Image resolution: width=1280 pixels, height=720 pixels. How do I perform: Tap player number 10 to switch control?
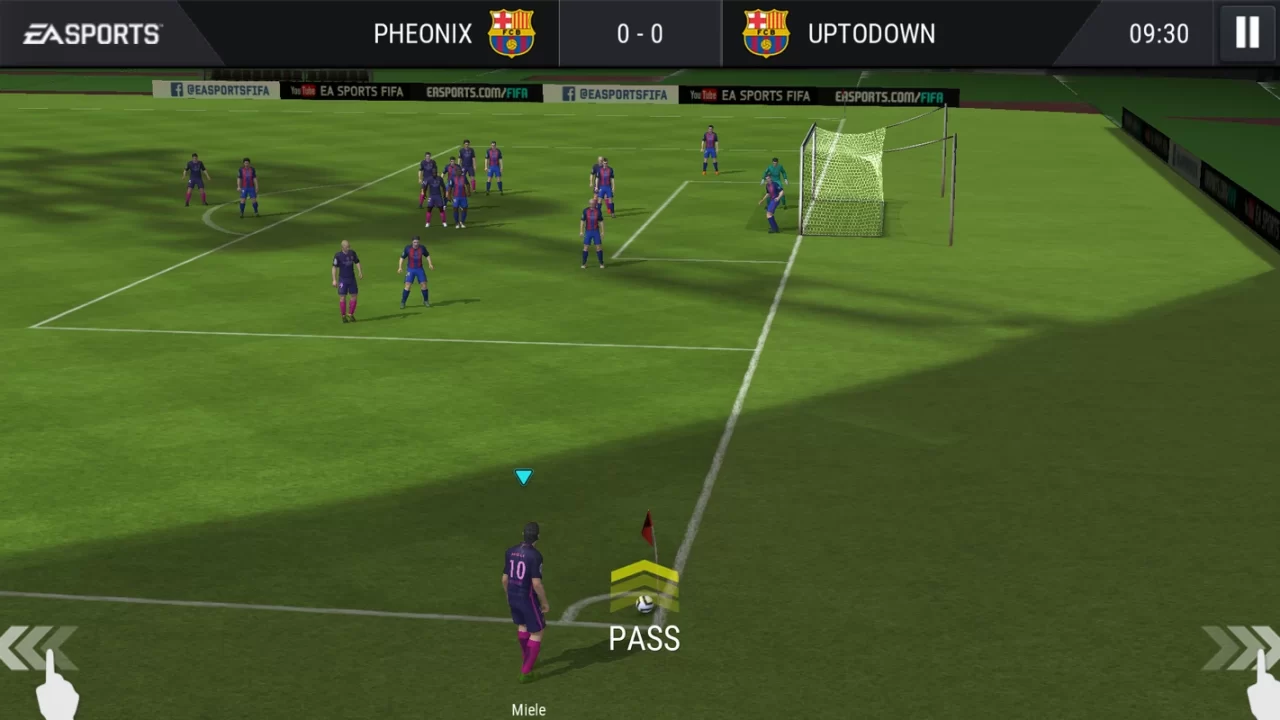click(x=524, y=580)
